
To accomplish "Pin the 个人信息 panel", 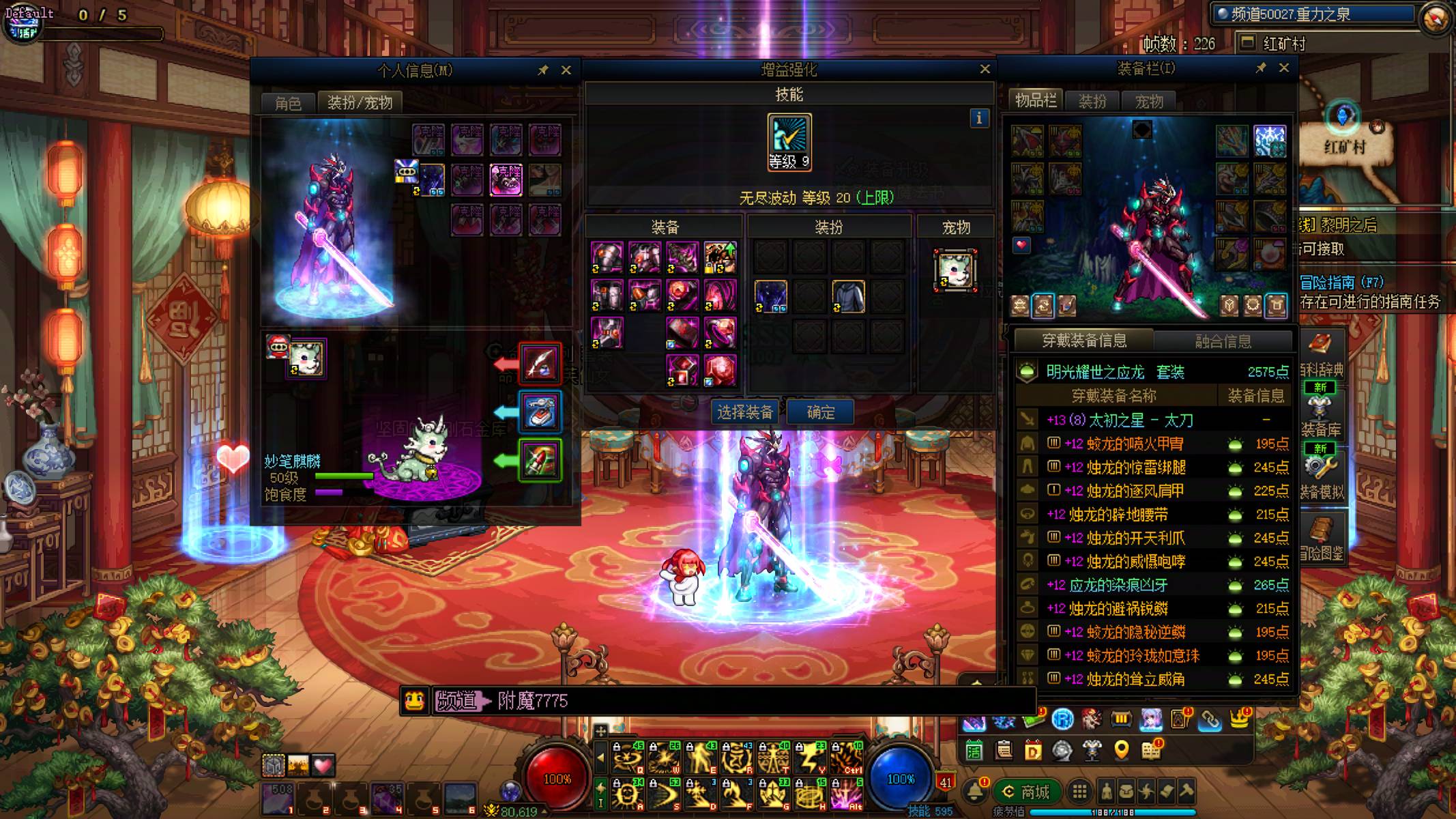I will (543, 70).
